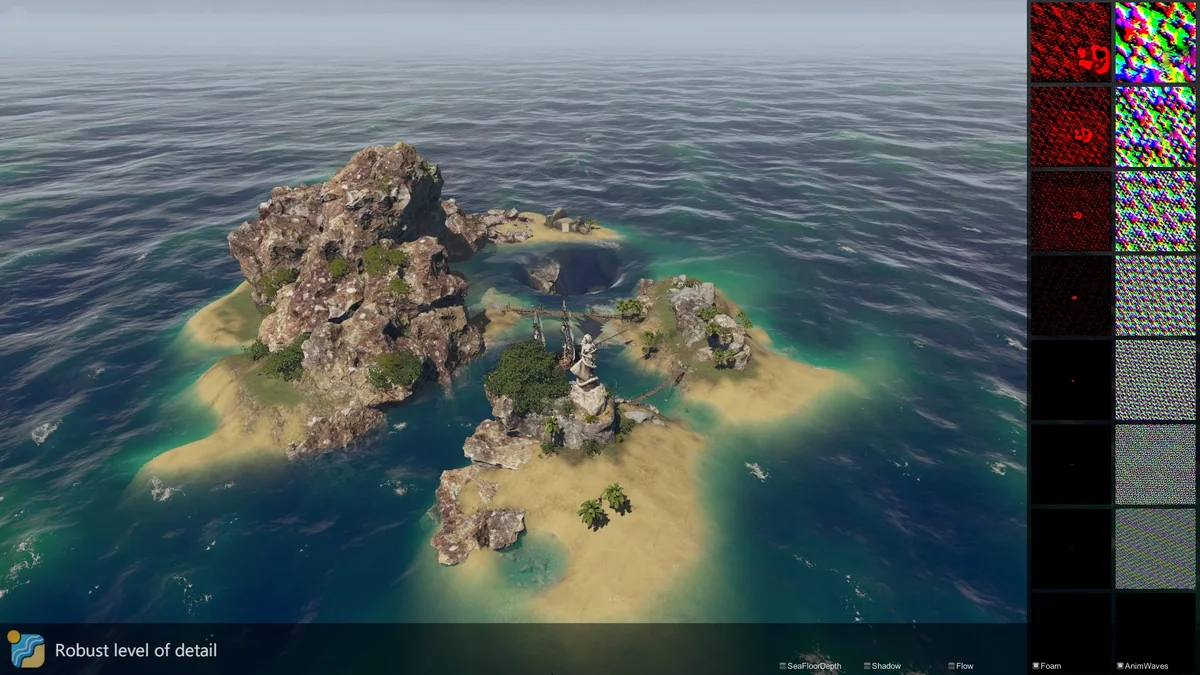
Task: Toggle the AnimWaves checkbox
Action: (1119, 666)
